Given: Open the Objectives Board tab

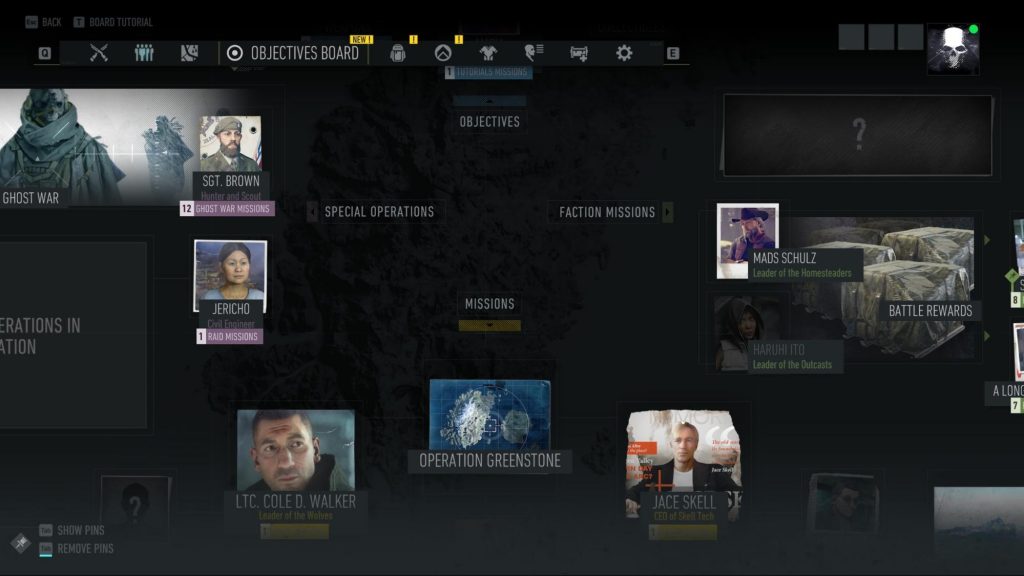Looking at the screenshot, I should [294, 53].
